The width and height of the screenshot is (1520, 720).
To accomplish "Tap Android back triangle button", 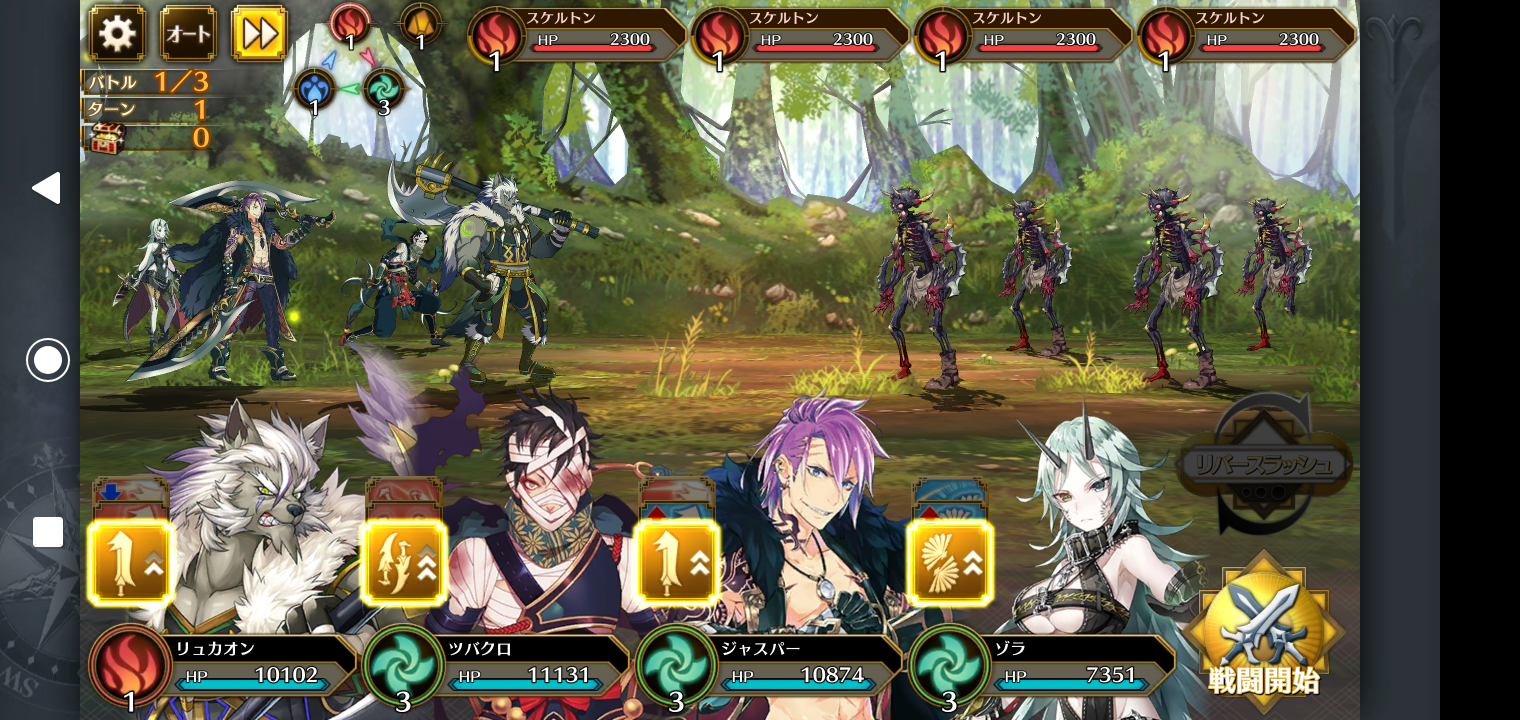I will 46,188.
